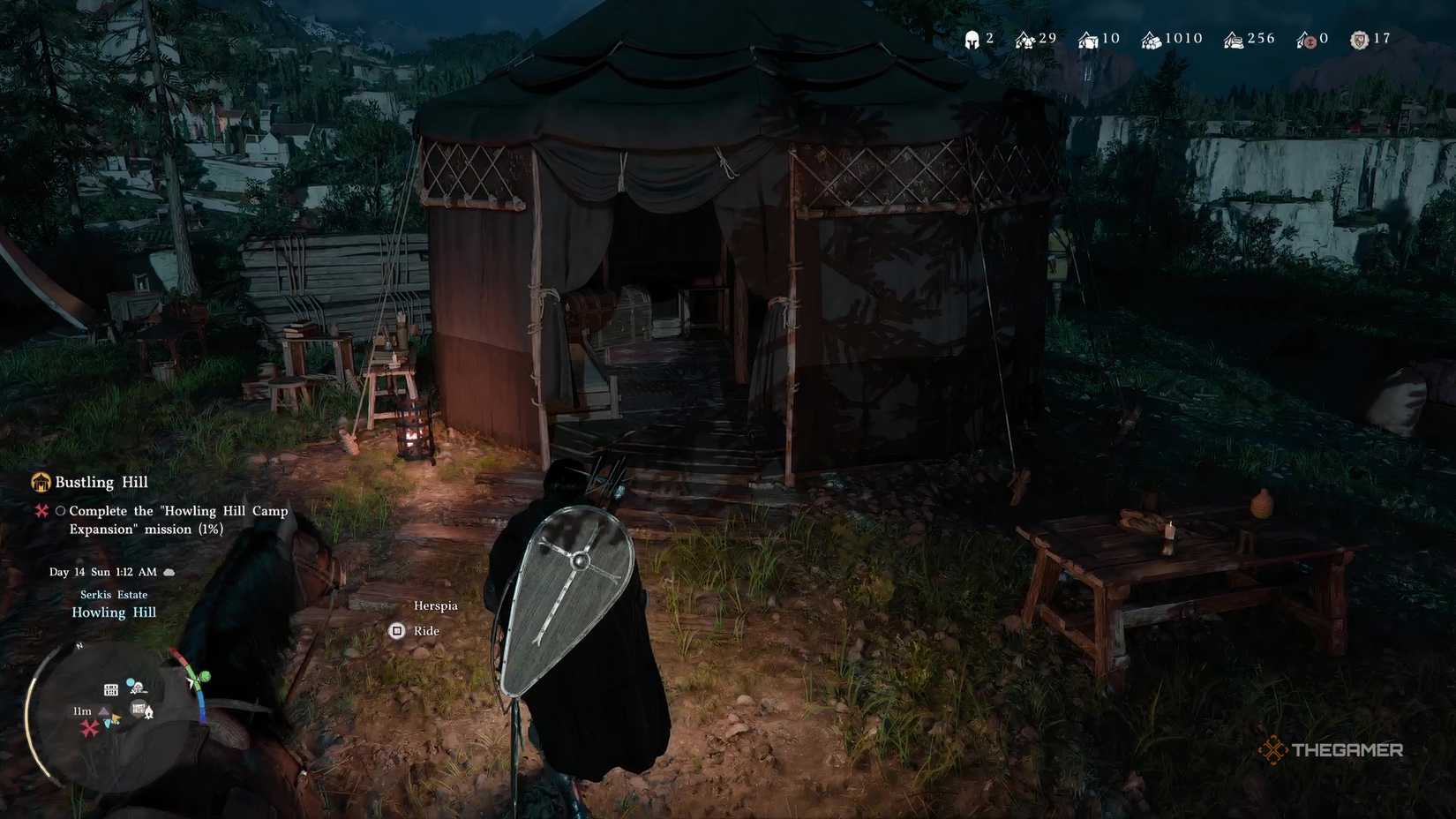Select the red coin icon showing 0
Viewport: 1456px width, 819px height.
1307,39
